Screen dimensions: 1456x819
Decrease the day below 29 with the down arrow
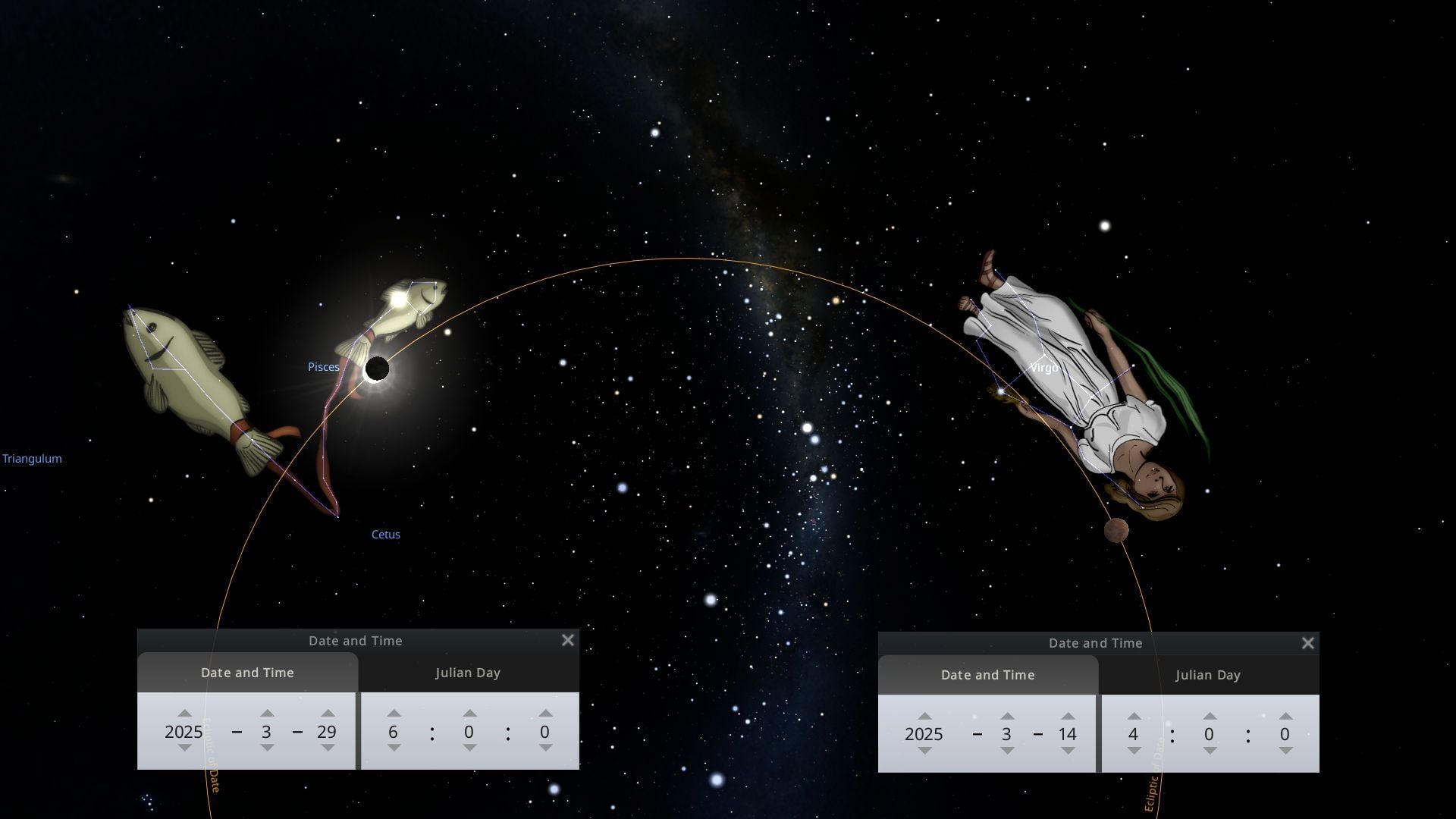pos(328,748)
